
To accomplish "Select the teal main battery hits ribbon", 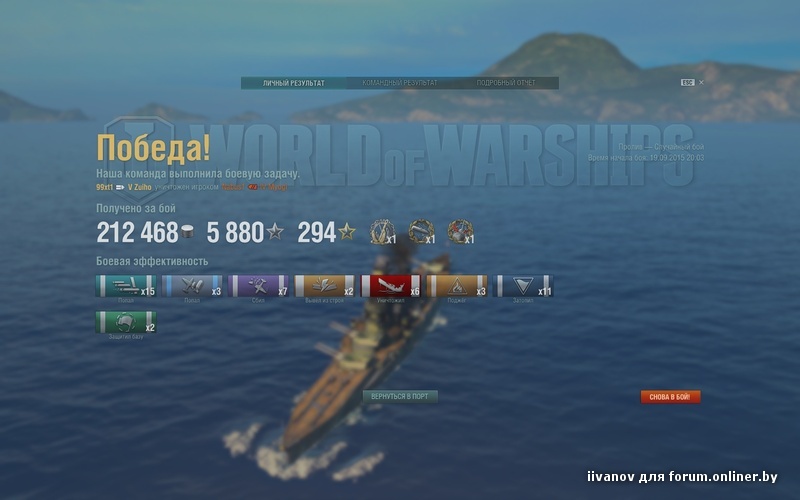I will (126, 287).
